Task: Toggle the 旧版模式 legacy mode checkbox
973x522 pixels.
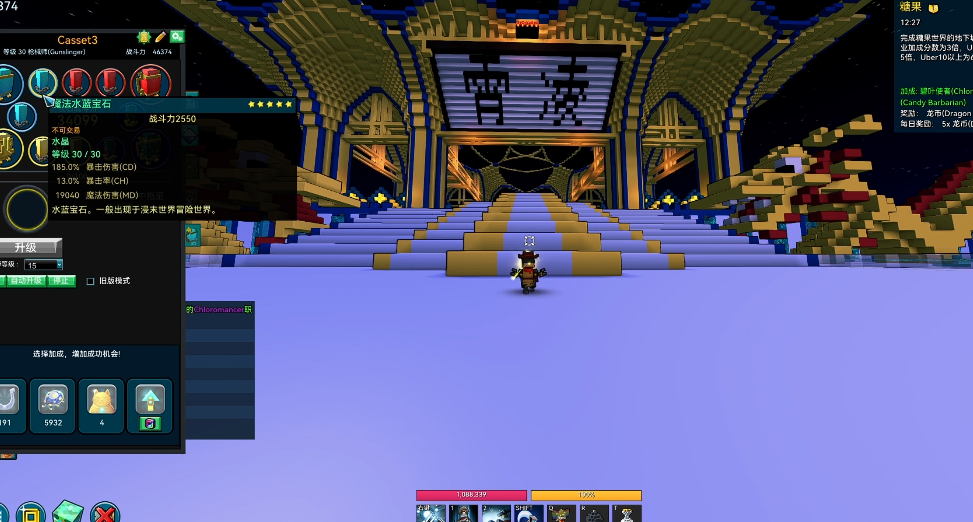Action: [x=91, y=281]
